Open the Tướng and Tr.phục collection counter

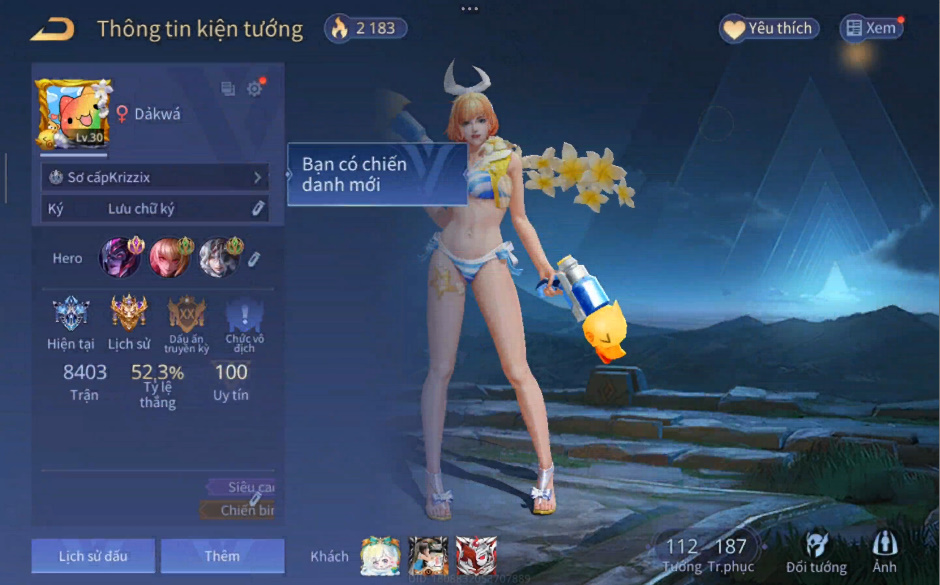tap(706, 553)
